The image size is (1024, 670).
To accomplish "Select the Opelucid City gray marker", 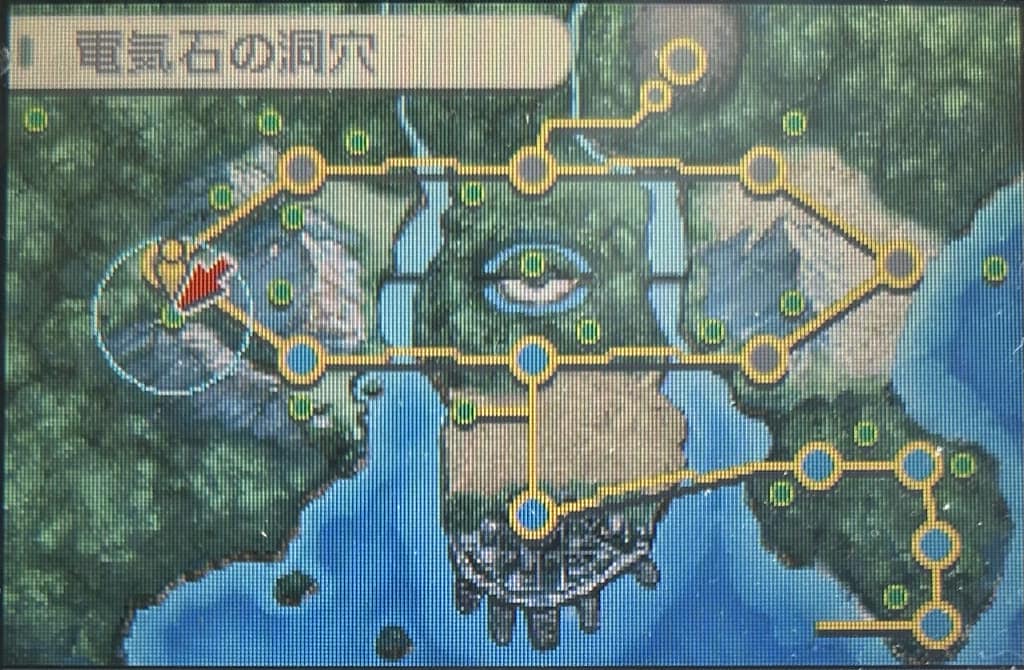I will pyautogui.click(x=763, y=170).
